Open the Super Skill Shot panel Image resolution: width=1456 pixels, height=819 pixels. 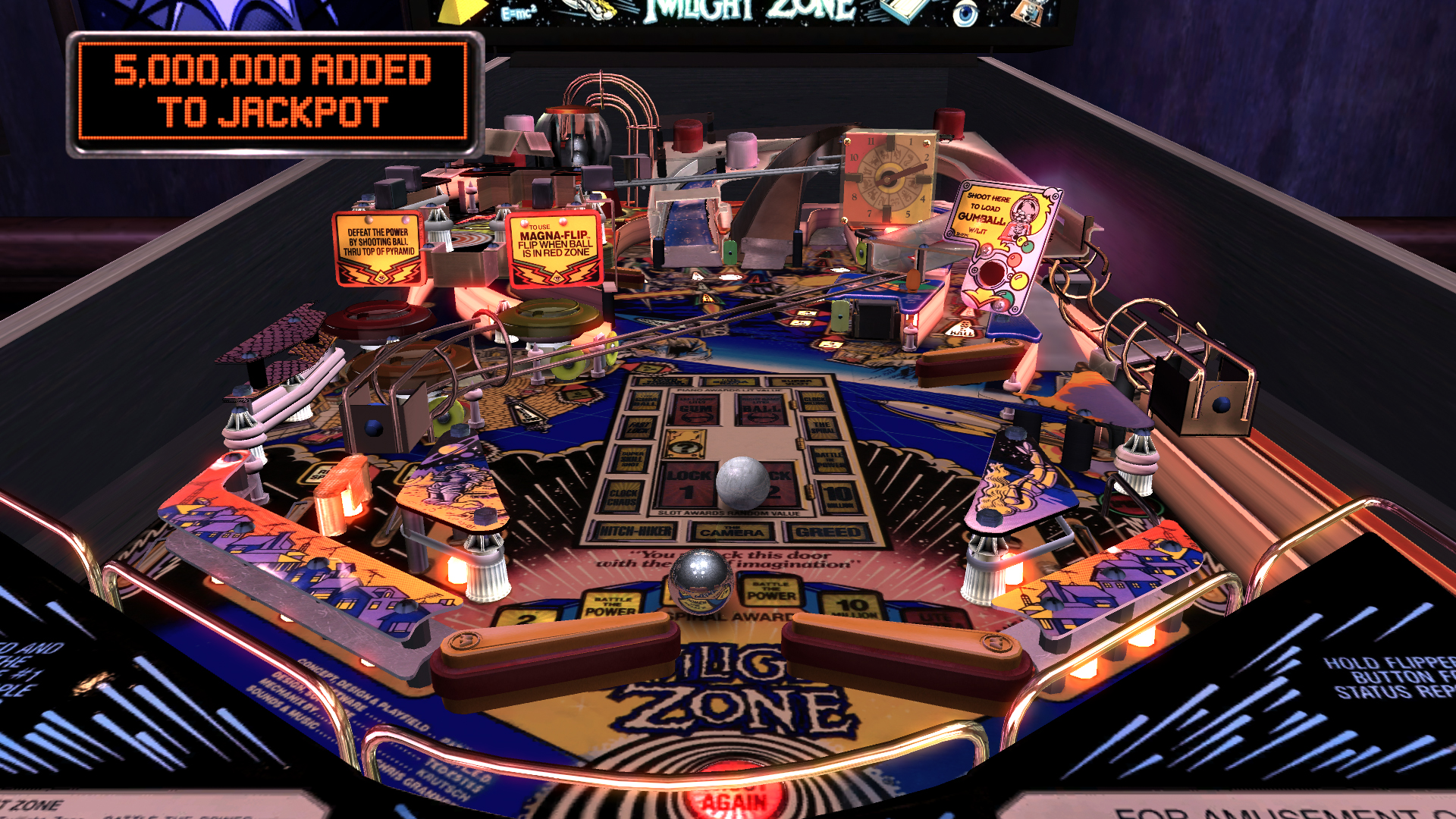click(x=631, y=460)
